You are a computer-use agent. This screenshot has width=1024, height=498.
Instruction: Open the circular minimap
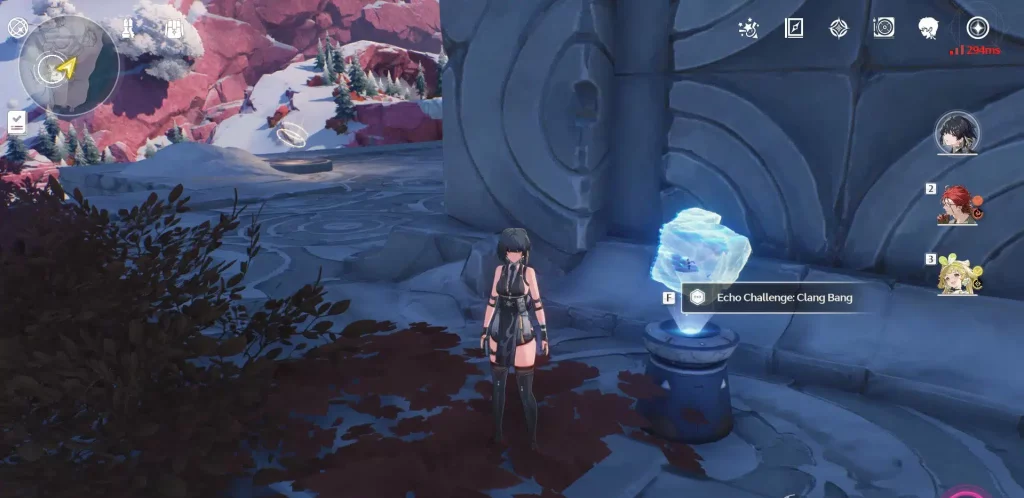68,66
